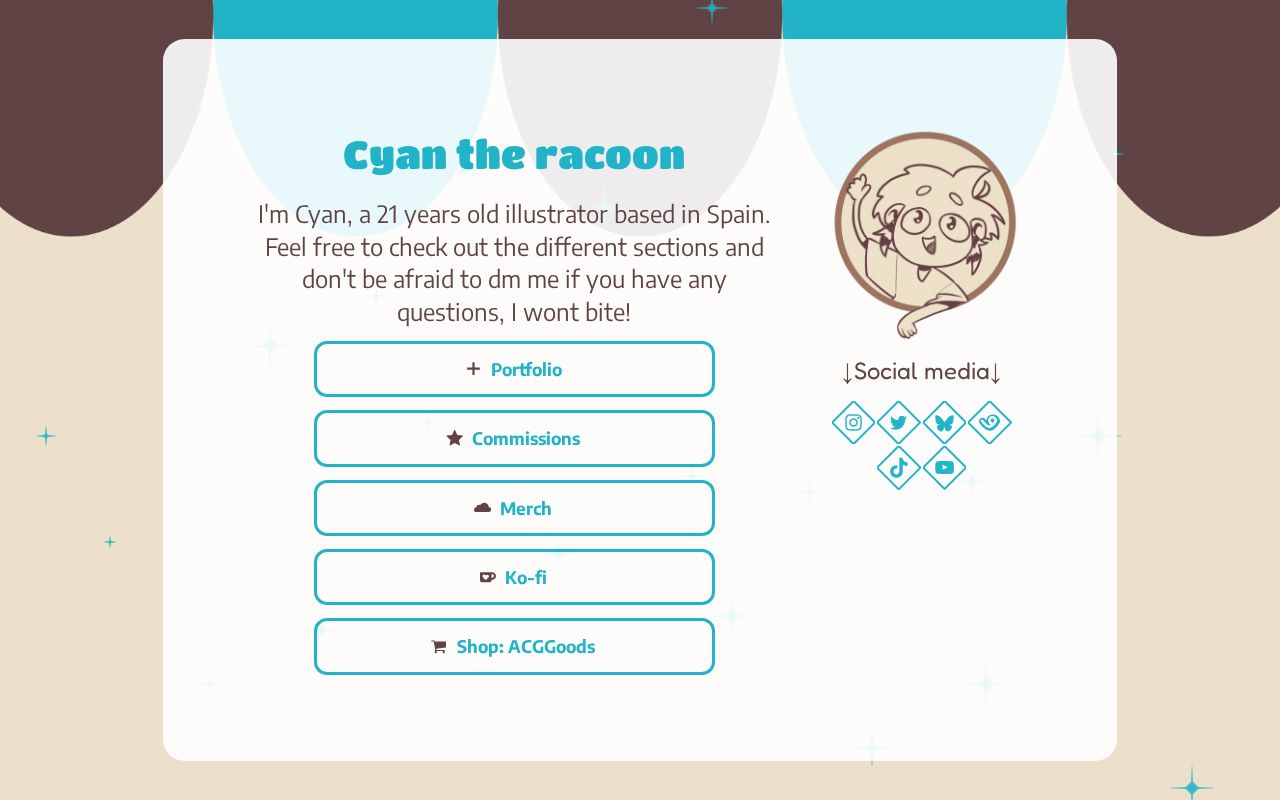
Task: Open the Commissions page
Action: coord(514,438)
